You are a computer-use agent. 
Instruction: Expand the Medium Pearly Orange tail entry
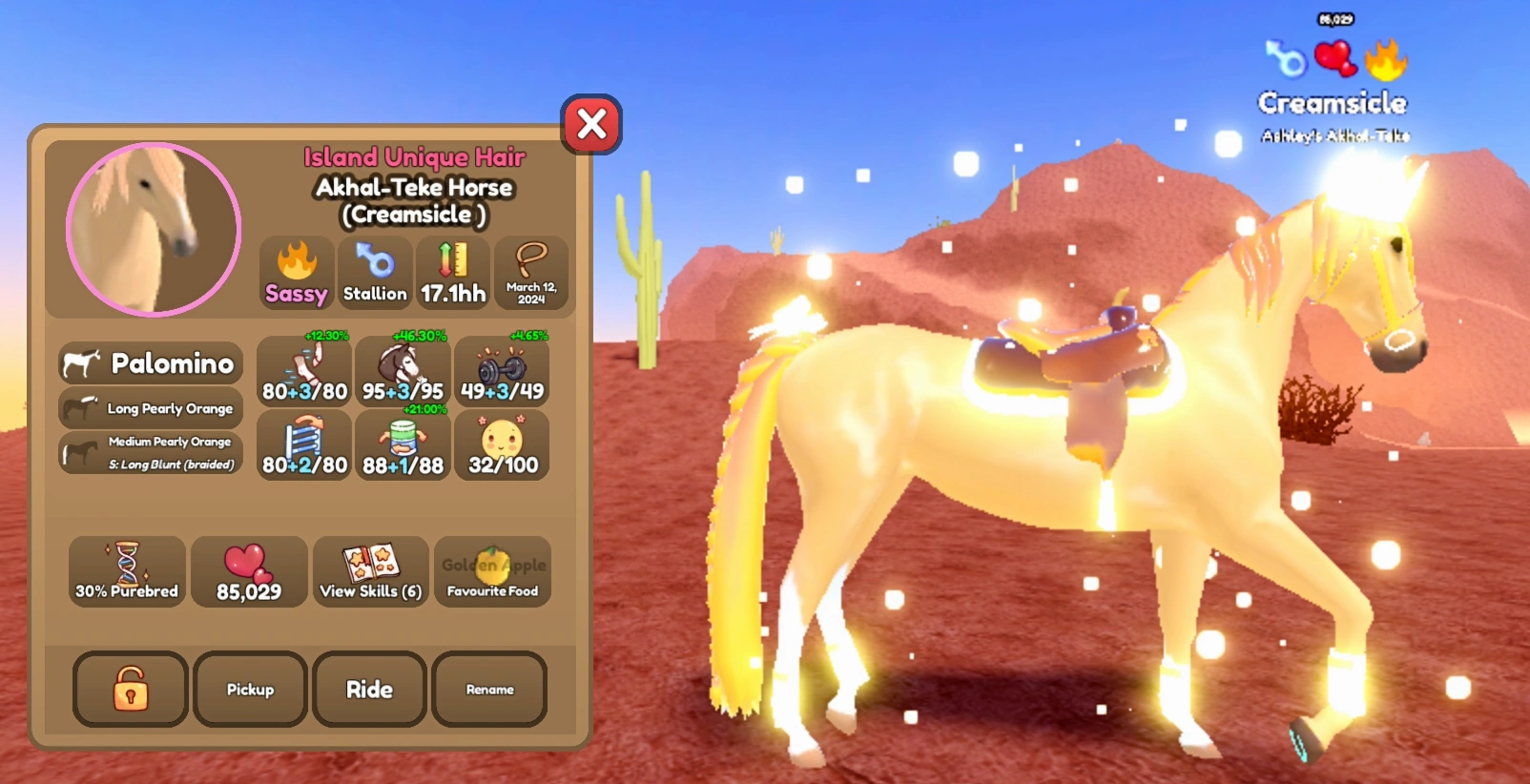150,450
